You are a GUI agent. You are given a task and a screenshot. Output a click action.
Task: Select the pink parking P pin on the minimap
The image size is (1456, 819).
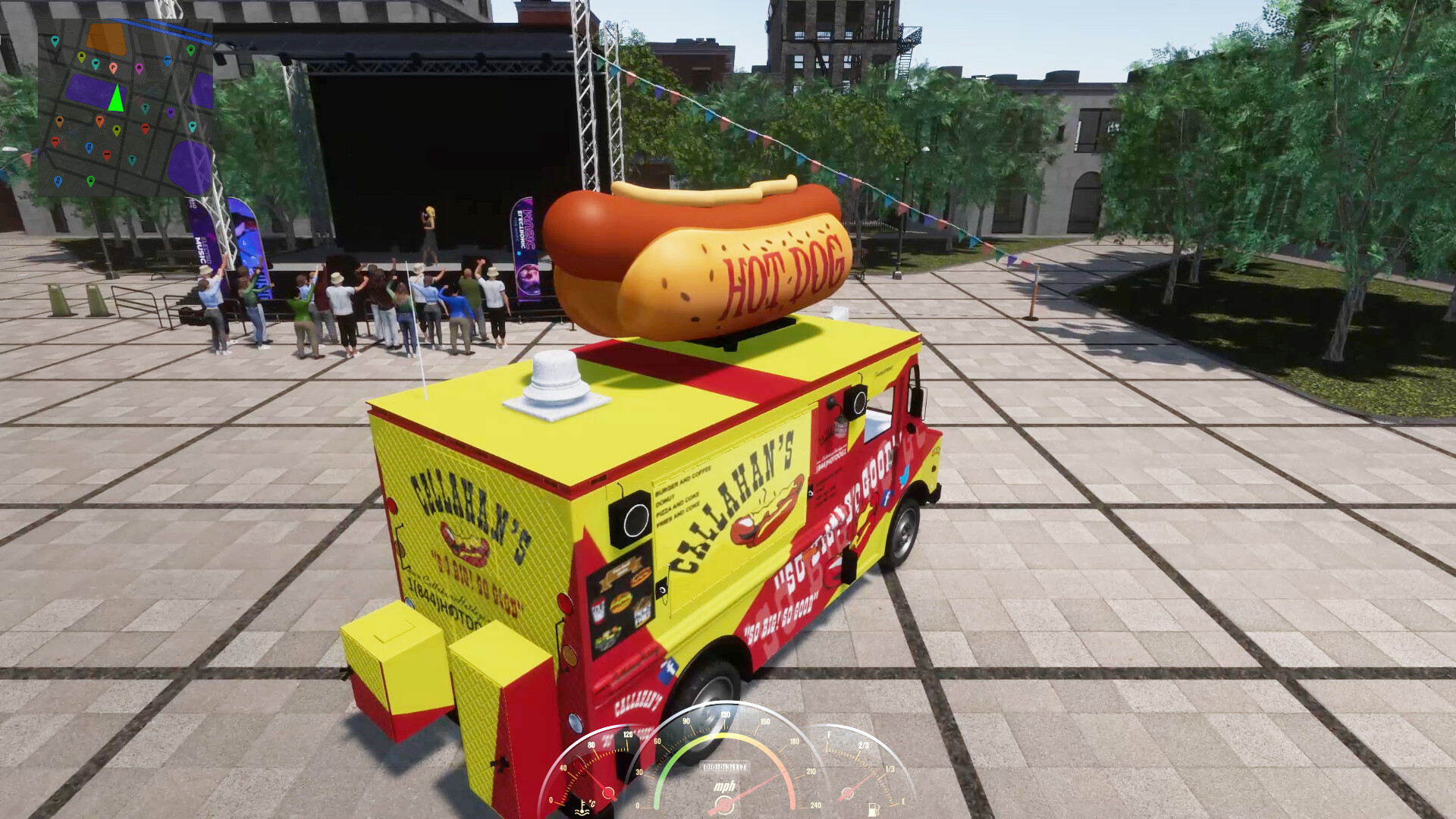coord(113,67)
